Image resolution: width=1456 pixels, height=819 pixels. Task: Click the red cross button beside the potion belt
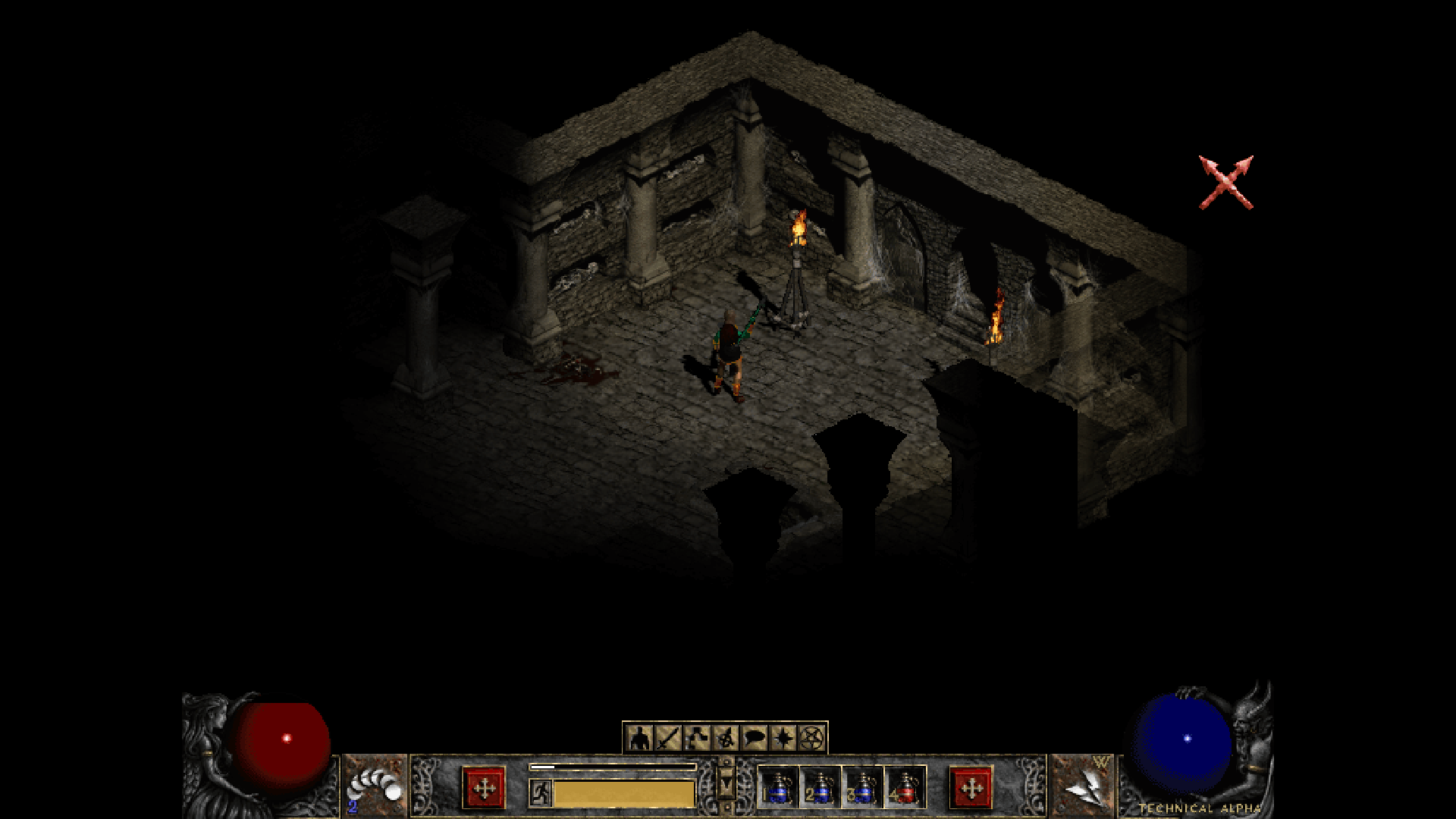(971, 788)
